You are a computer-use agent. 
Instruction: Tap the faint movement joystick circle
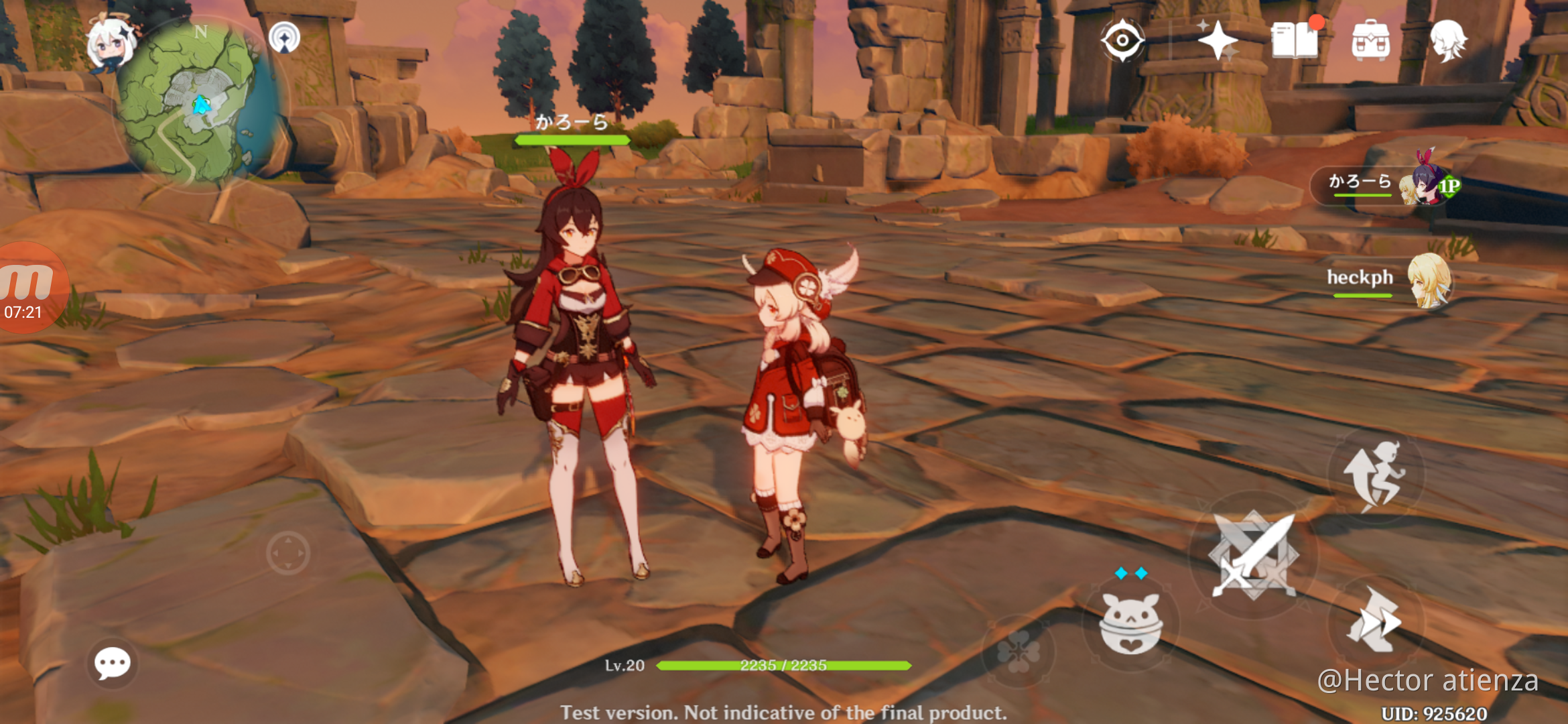click(x=288, y=554)
